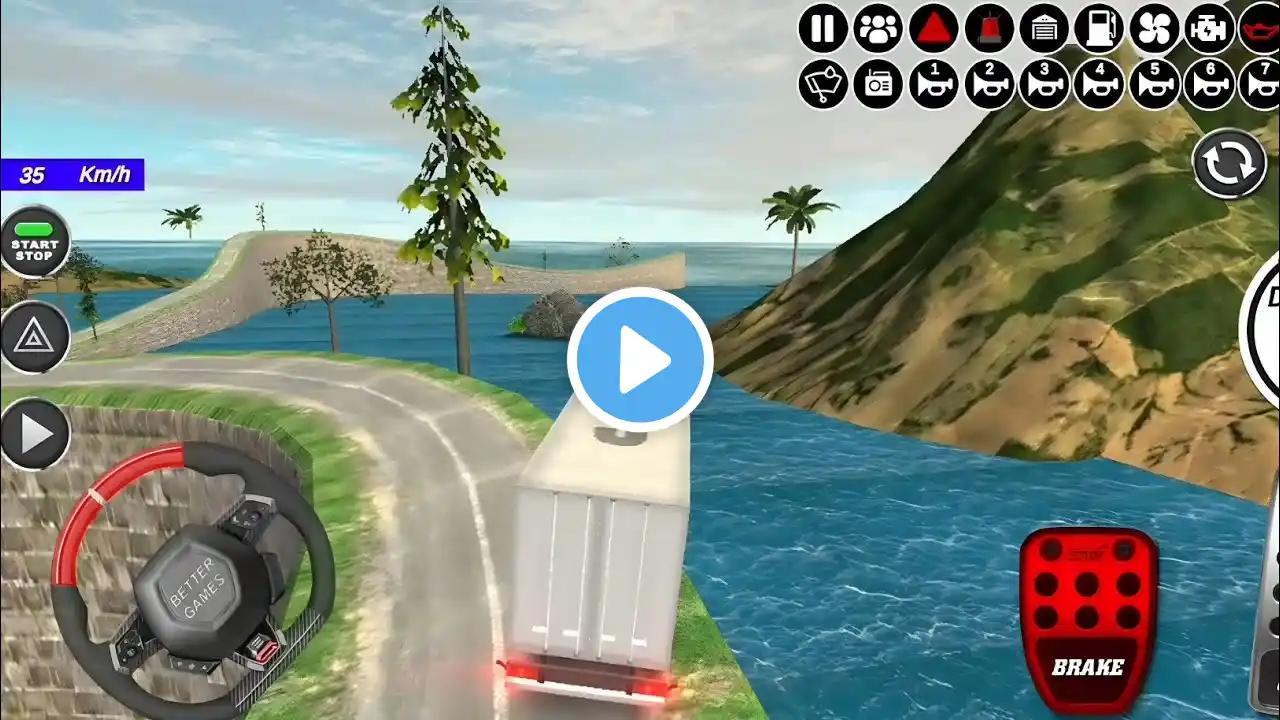Screen dimensions: 1280x720
Task: Sound horn number 6
Action: click(x=1209, y=84)
